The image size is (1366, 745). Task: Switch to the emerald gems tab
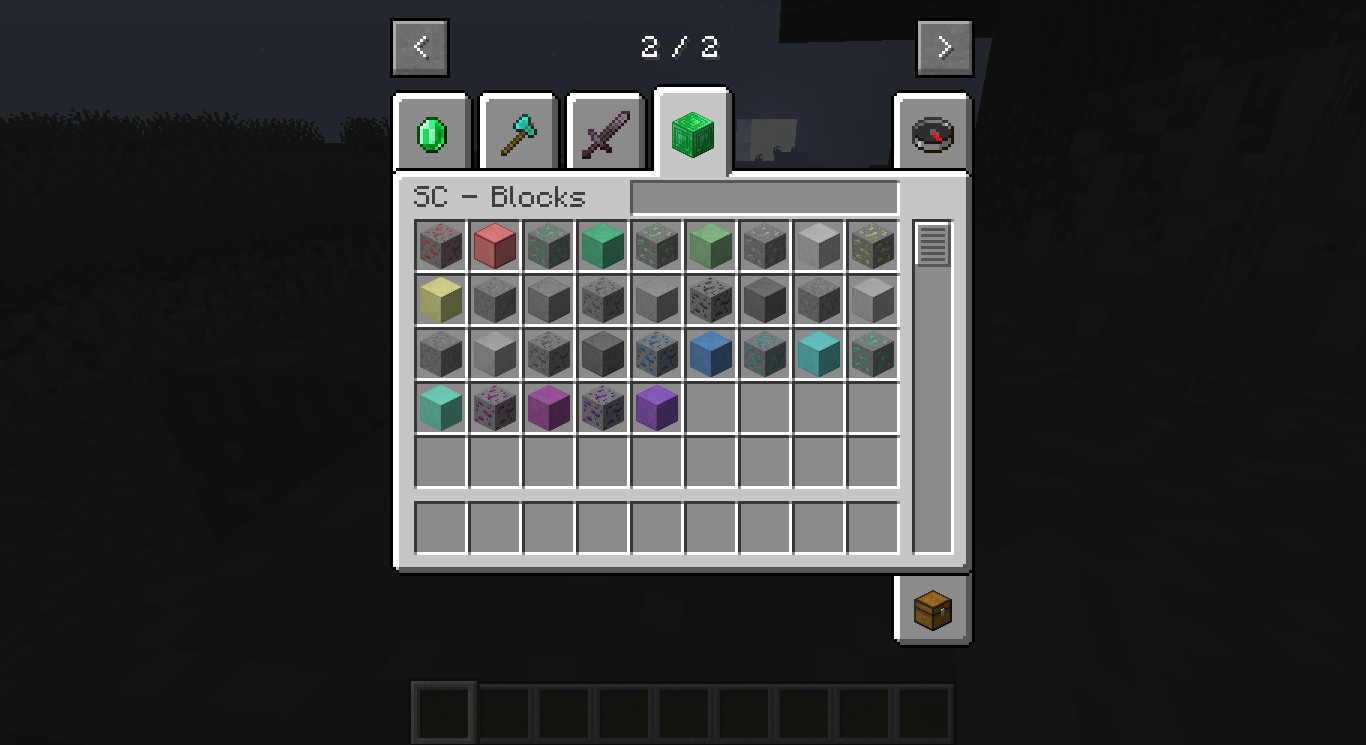pos(430,131)
